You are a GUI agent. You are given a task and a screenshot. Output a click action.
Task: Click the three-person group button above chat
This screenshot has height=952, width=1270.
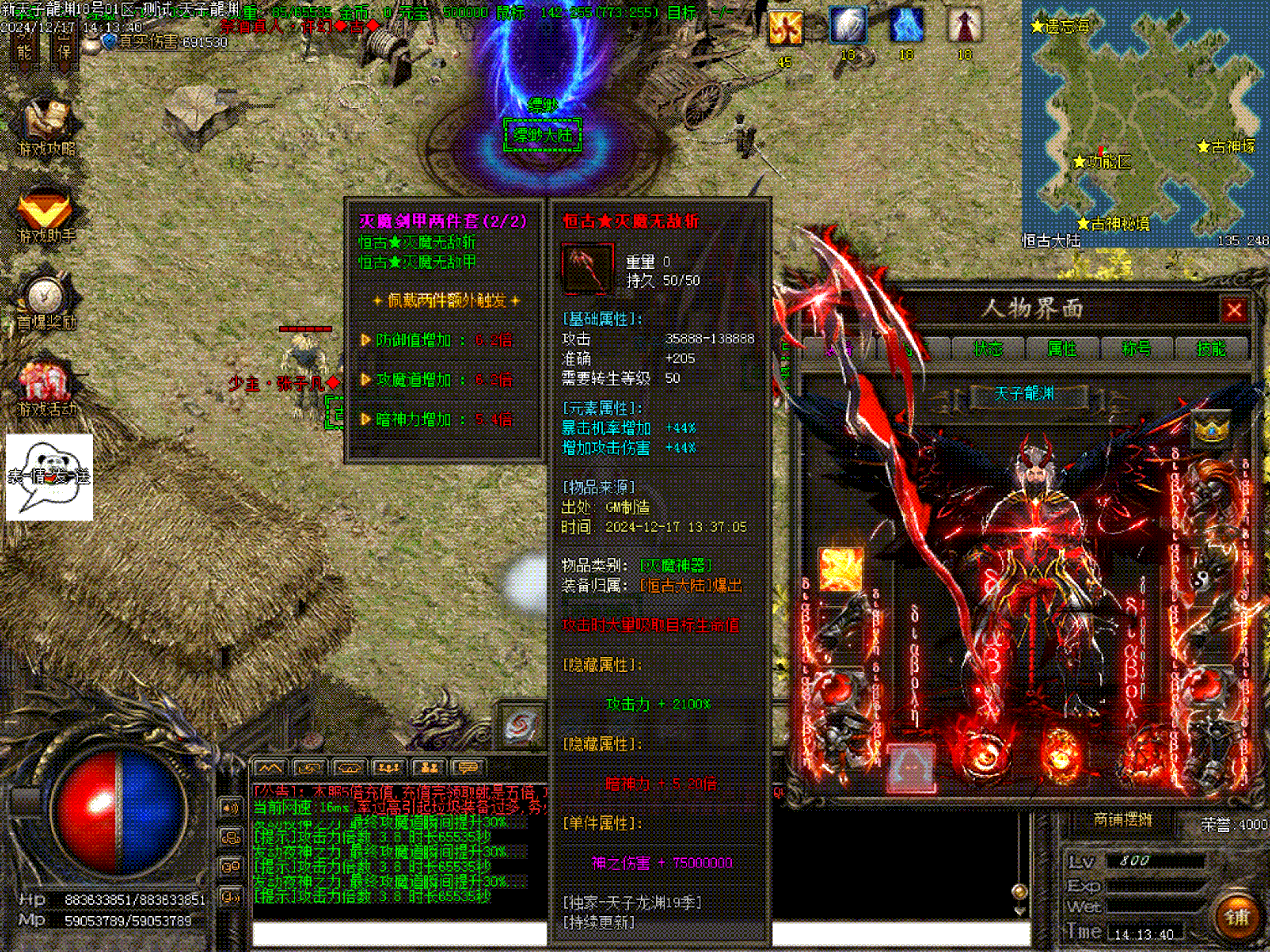pyautogui.click(x=388, y=768)
